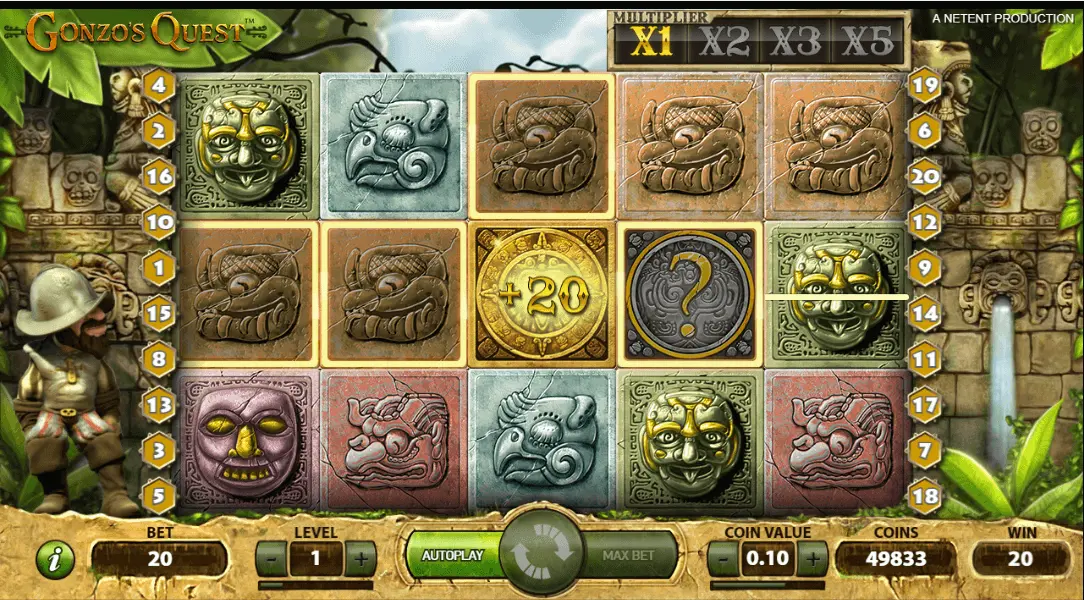
Task: Select the payline 4 marker
Action: [158, 84]
